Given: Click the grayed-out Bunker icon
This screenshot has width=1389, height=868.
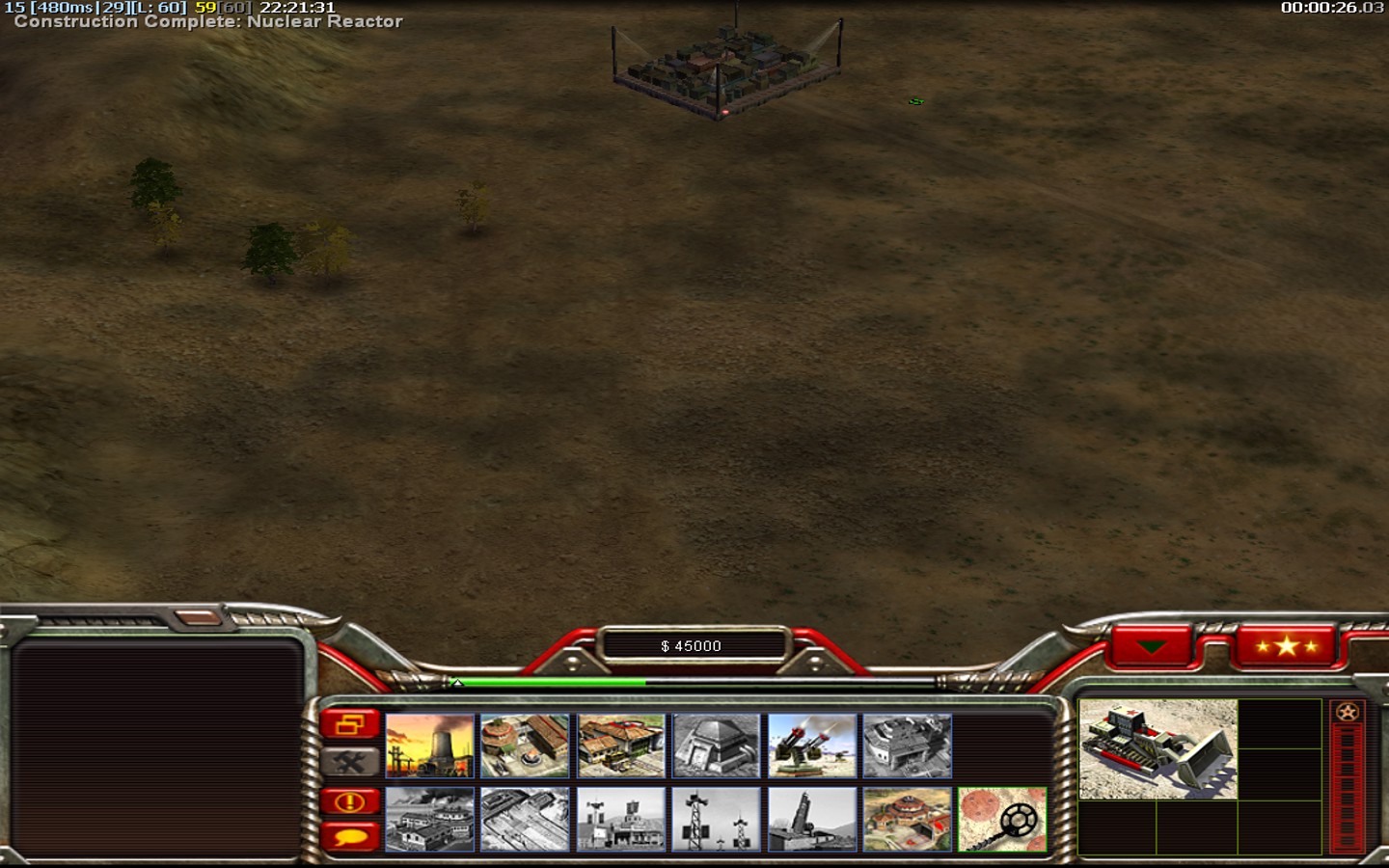Looking at the screenshot, I should pos(716,746).
